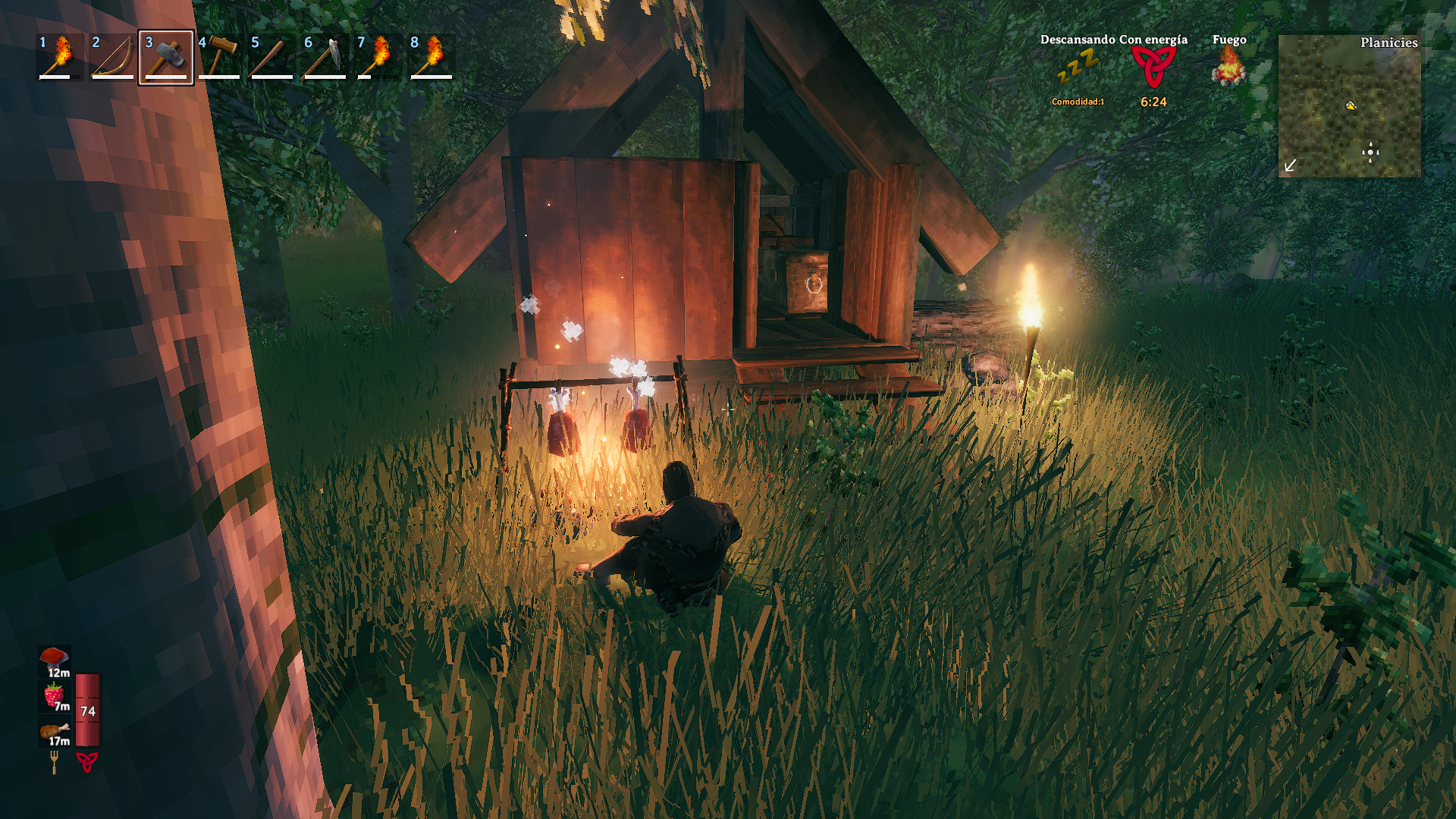
Task: Select the torch in hotbar slot 1
Action: (x=59, y=57)
